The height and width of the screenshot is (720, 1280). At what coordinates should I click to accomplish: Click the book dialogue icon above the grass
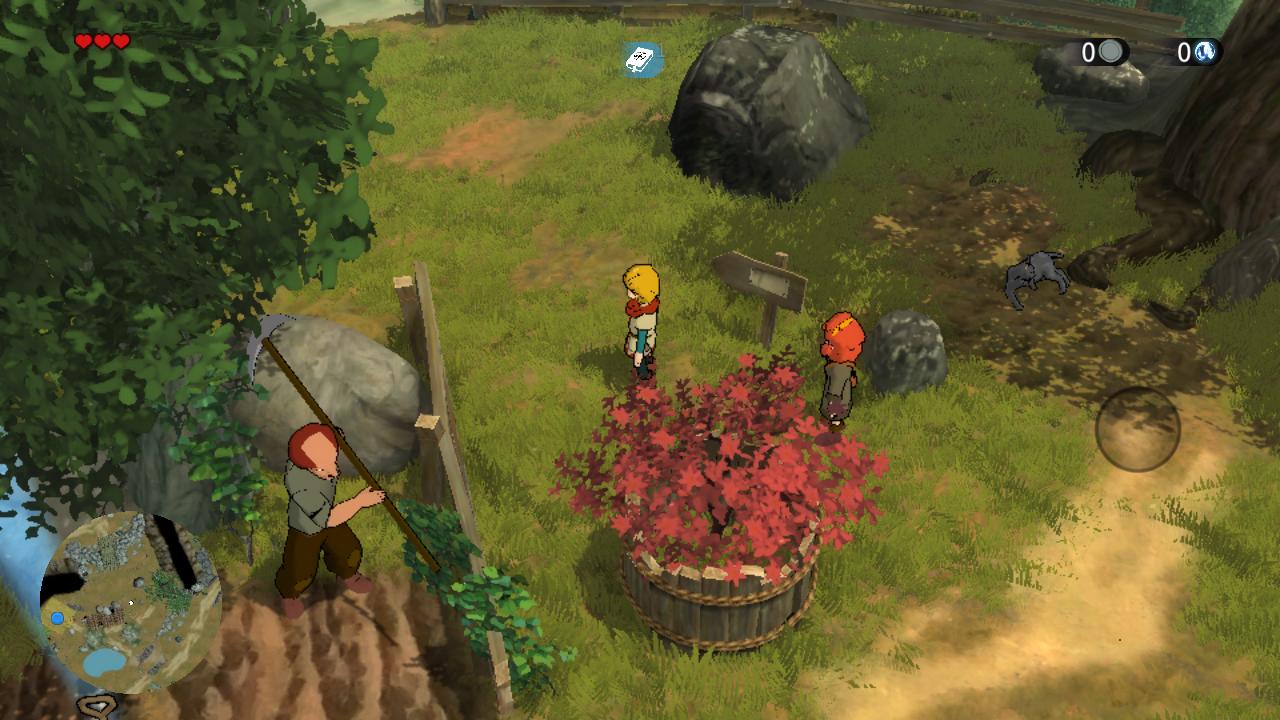pyautogui.click(x=641, y=58)
